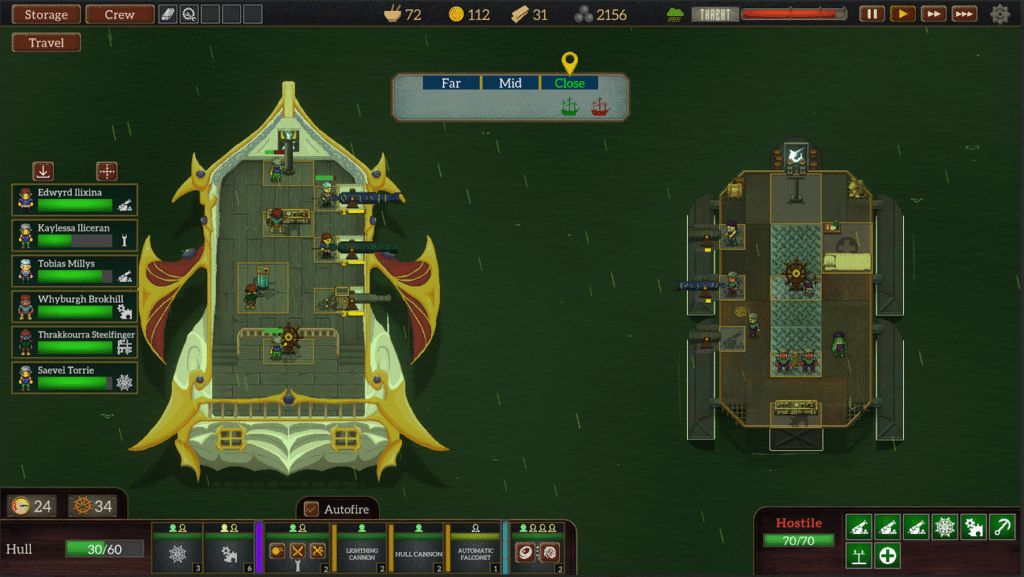The height and width of the screenshot is (577, 1024).
Task: Open the Crew menu
Action: [120, 15]
